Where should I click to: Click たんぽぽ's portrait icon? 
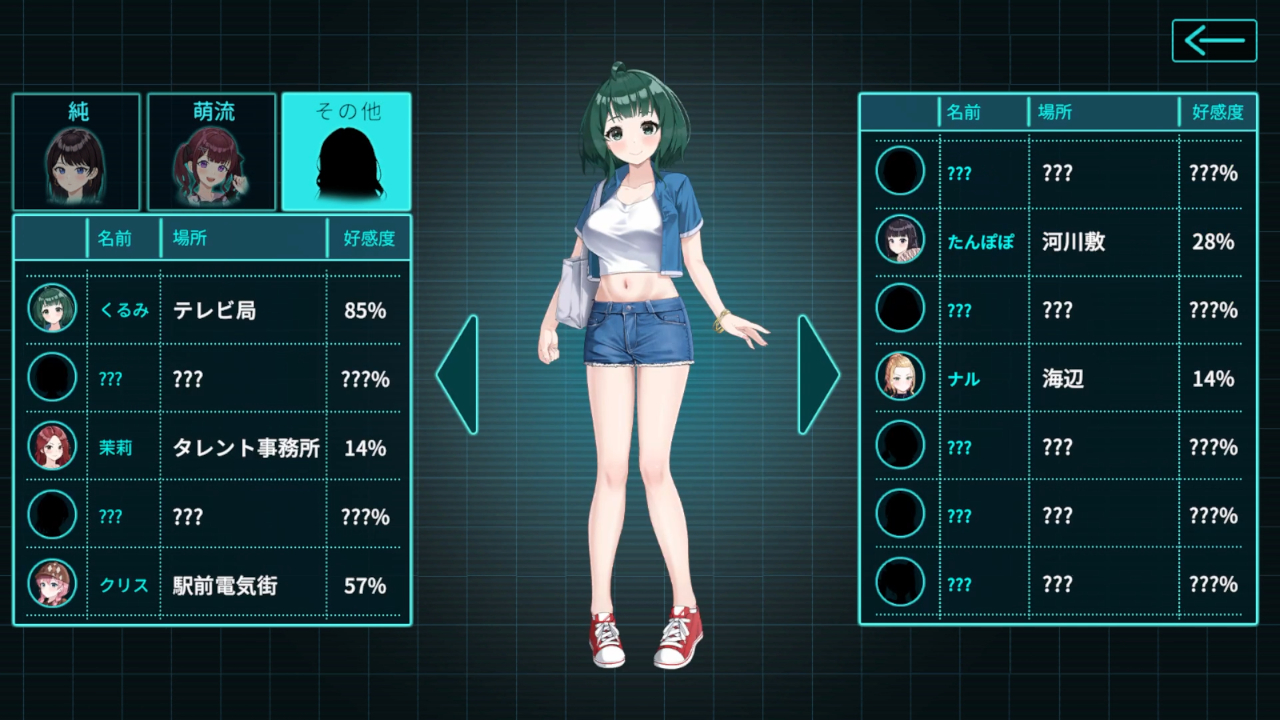(900, 240)
